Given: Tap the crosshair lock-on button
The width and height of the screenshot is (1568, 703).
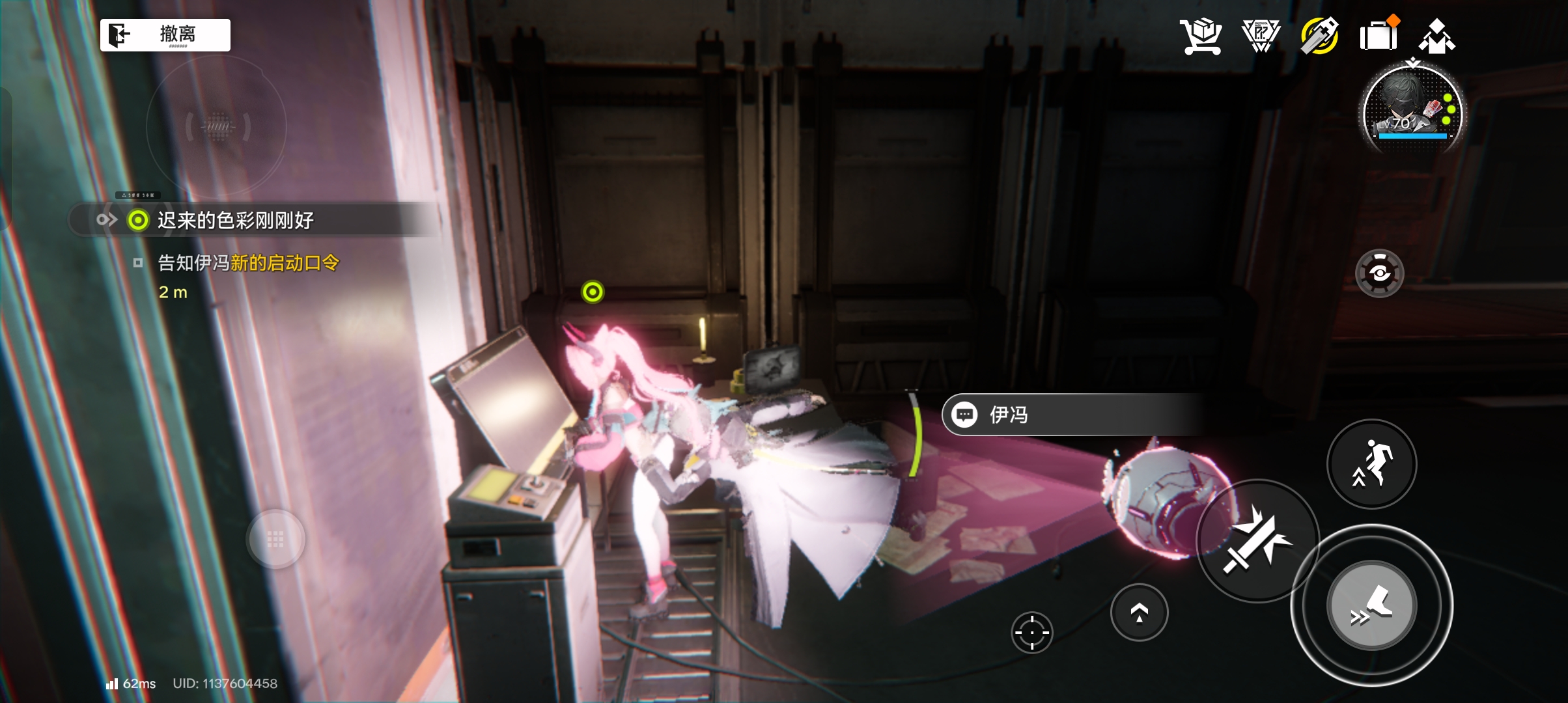Looking at the screenshot, I should (1032, 632).
